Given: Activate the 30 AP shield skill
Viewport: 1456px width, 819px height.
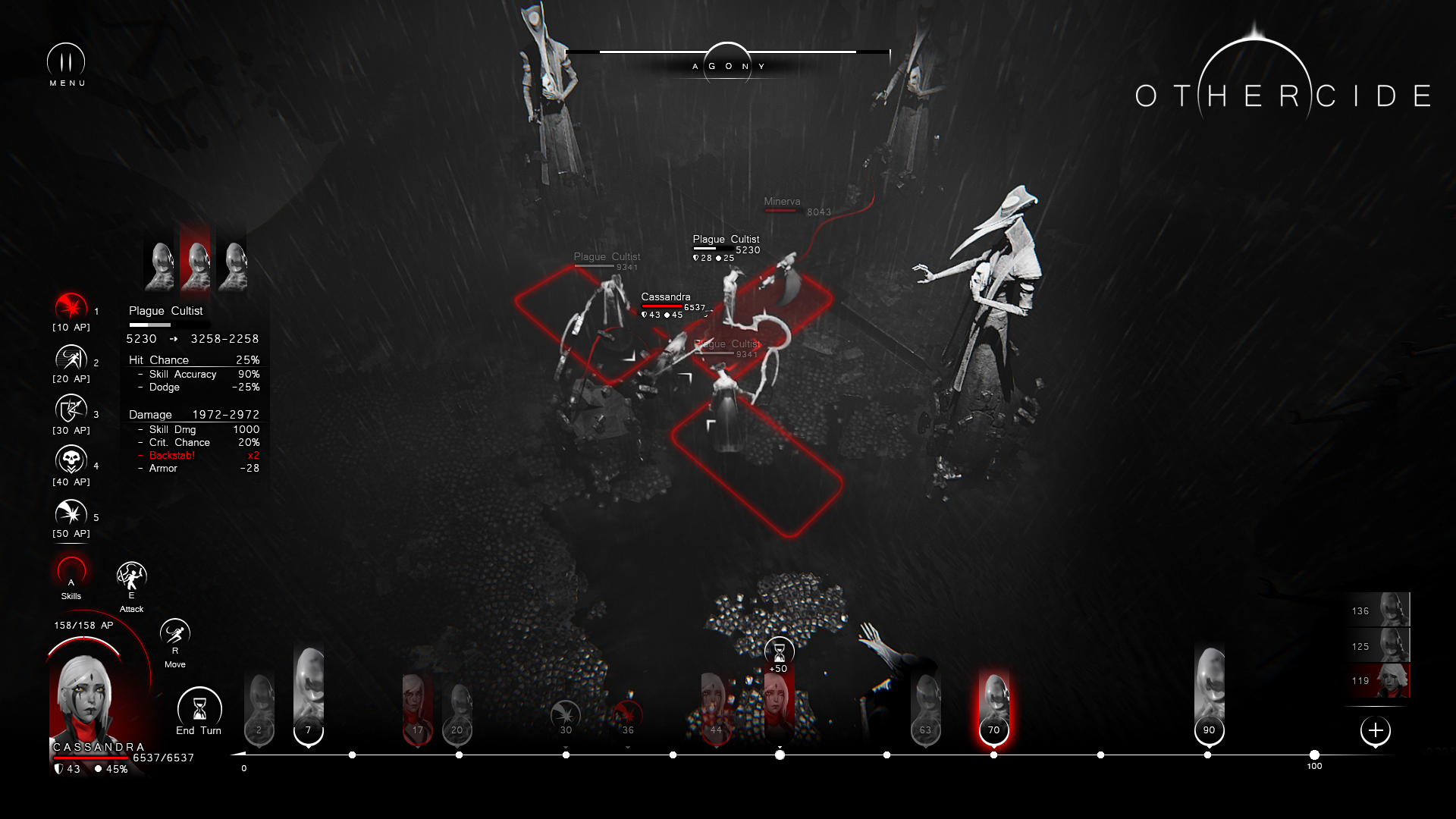Looking at the screenshot, I should [71, 410].
